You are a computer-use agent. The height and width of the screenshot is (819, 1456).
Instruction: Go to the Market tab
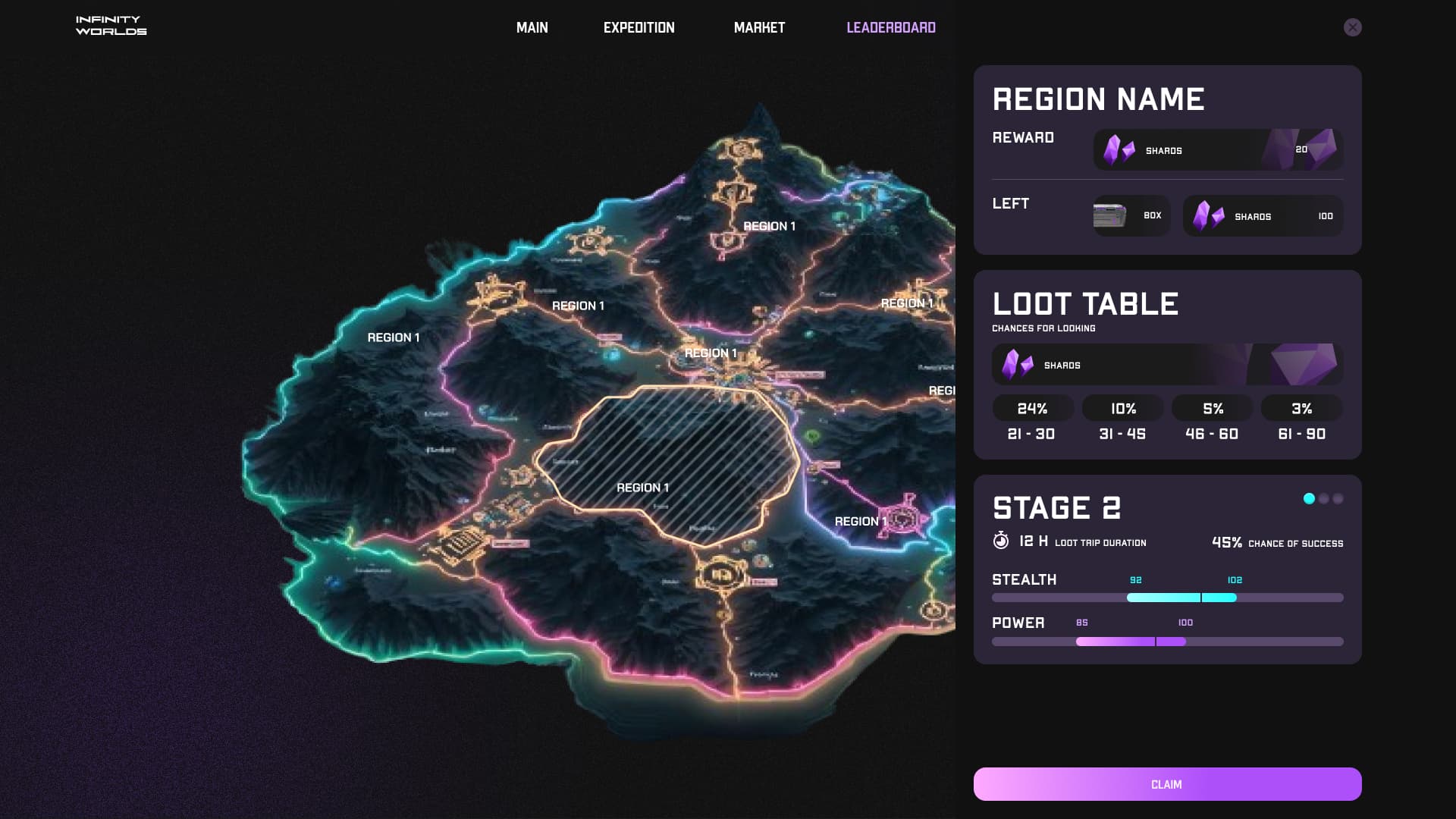pyautogui.click(x=759, y=28)
